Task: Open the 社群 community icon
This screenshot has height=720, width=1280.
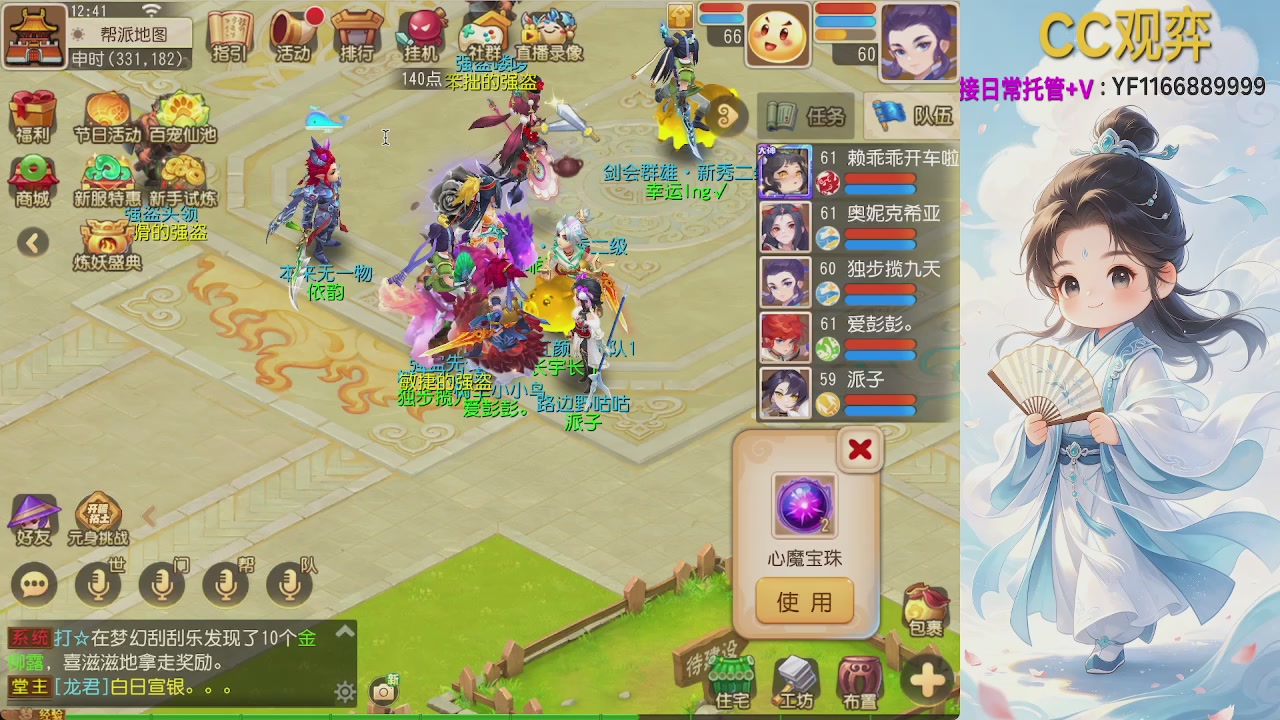Action: coord(485,32)
